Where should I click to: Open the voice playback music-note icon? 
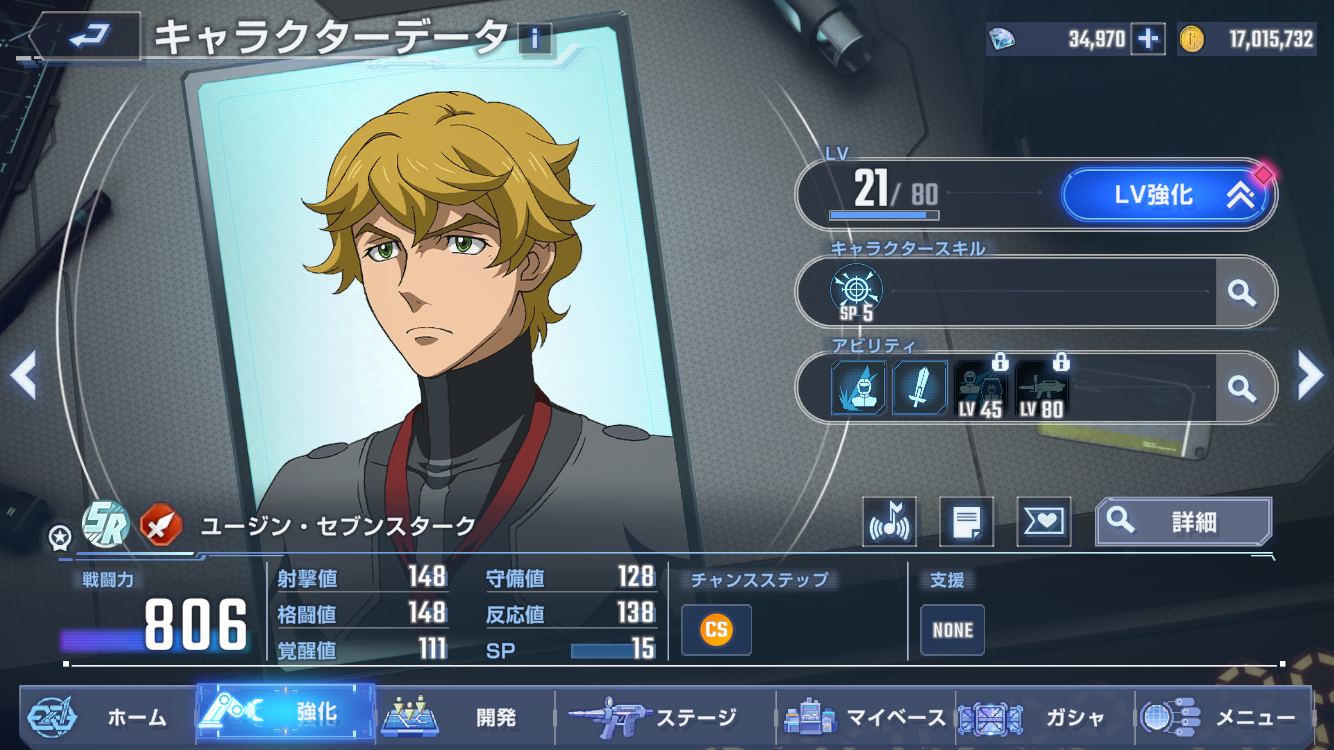[x=889, y=521]
